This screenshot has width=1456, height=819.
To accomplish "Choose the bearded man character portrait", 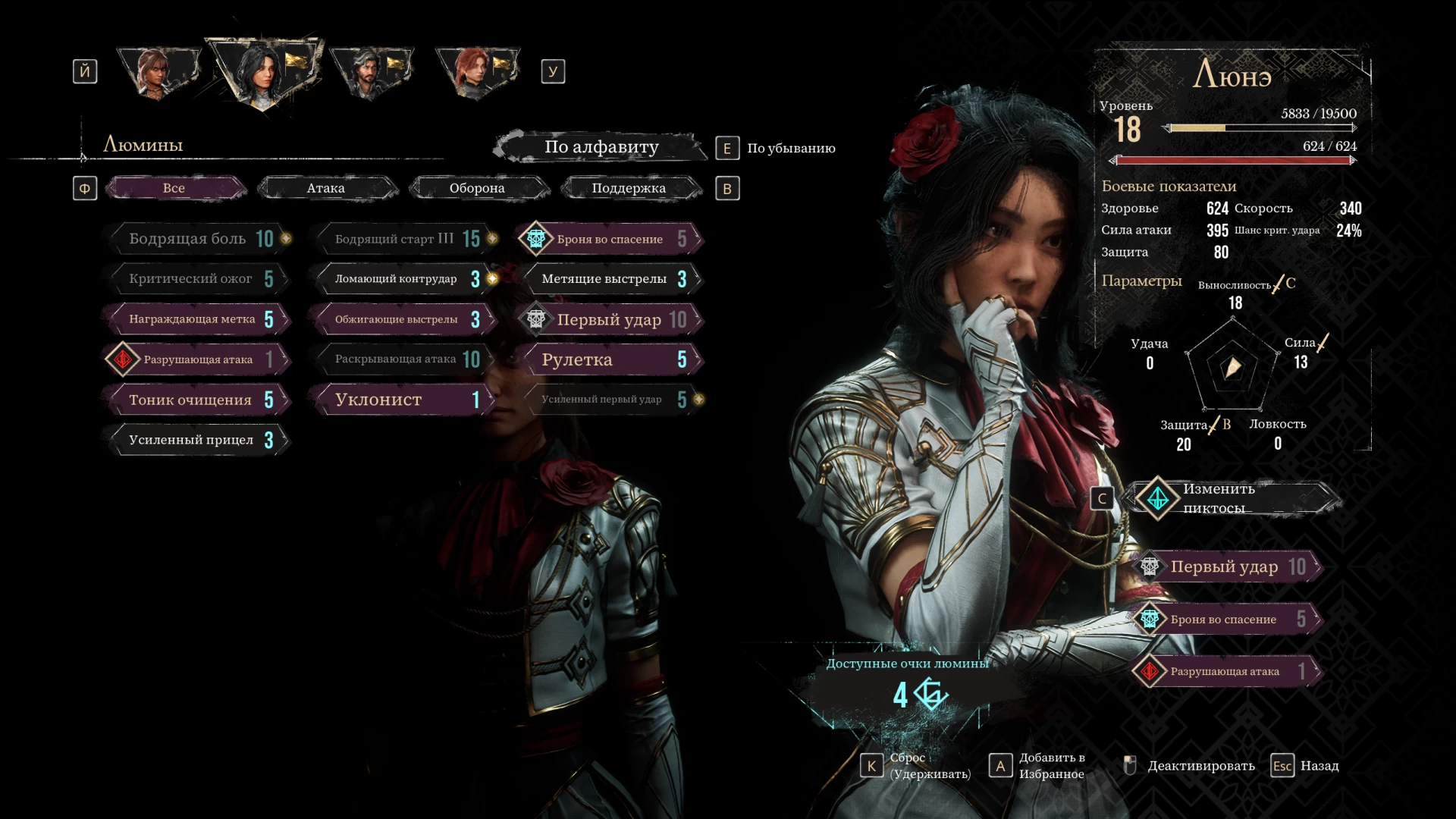I will 370,73.
